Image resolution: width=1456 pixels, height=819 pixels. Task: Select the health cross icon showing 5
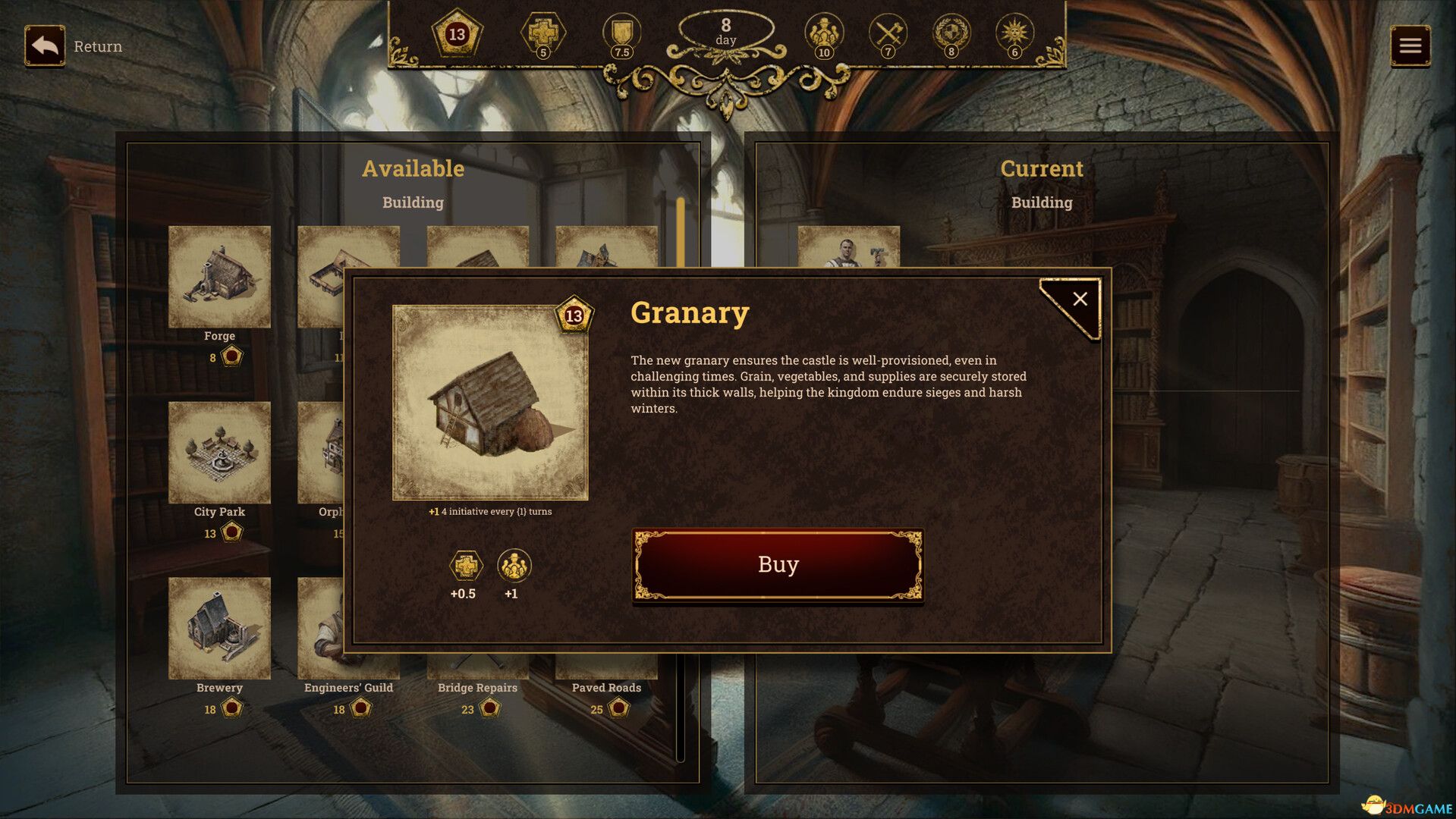tap(544, 33)
